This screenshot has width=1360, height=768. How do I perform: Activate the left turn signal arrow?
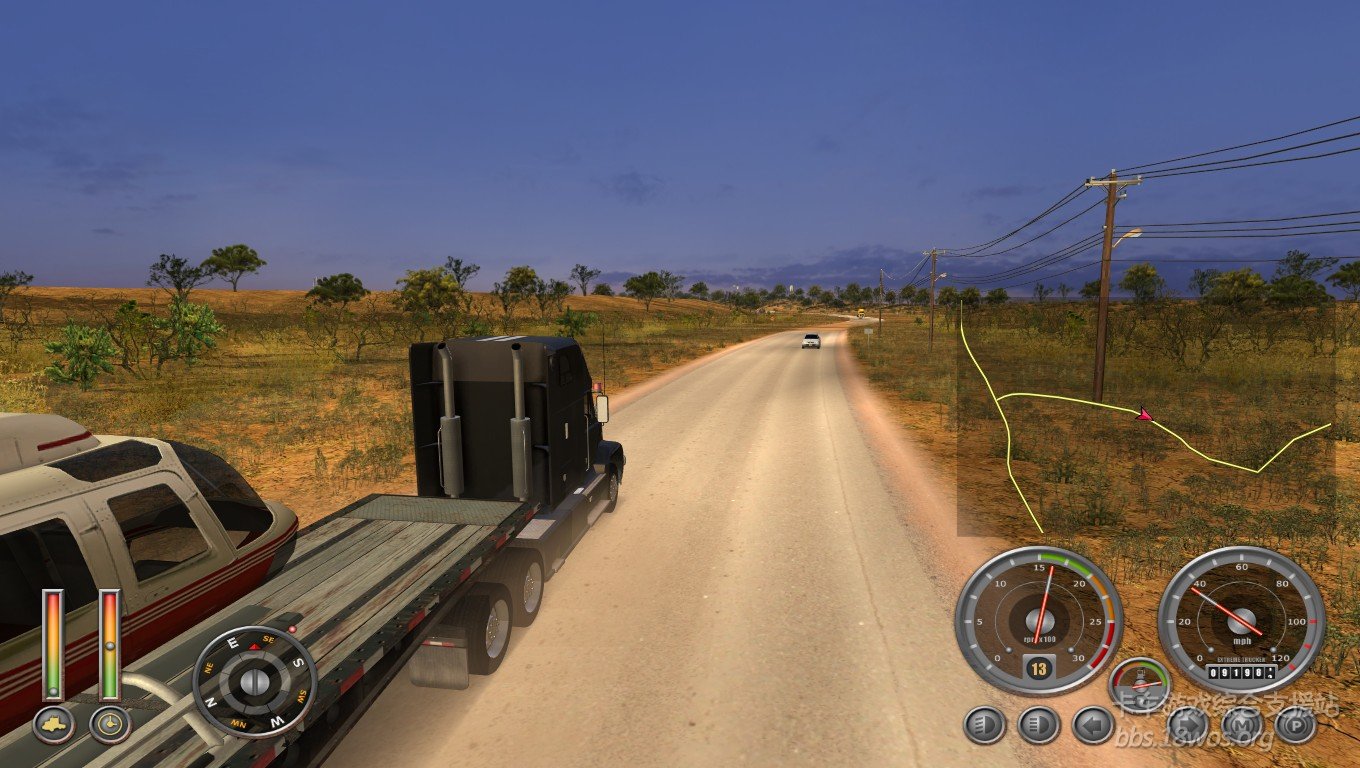(x=1093, y=725)
